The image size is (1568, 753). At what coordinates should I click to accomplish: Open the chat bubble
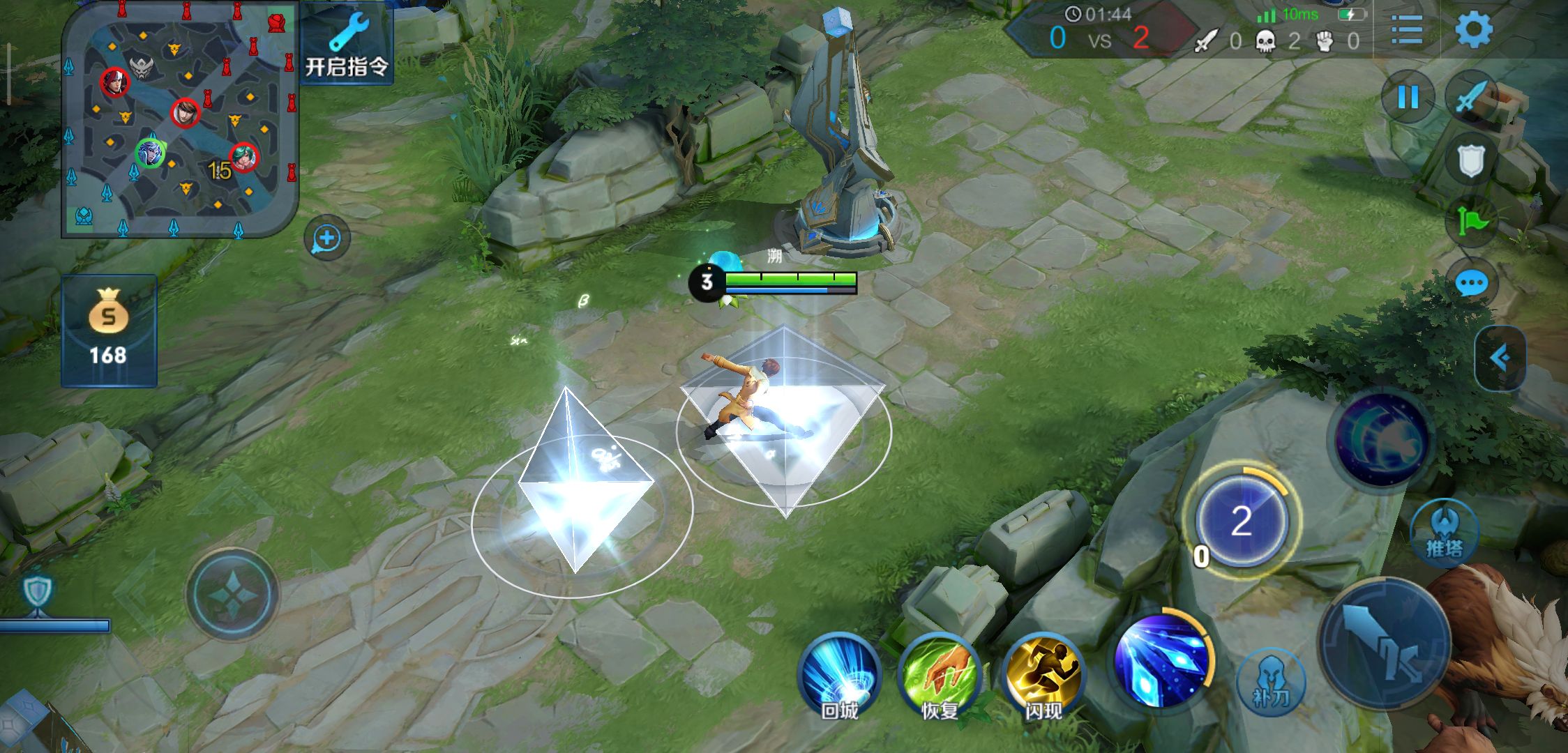click(x=1472, y=283)
